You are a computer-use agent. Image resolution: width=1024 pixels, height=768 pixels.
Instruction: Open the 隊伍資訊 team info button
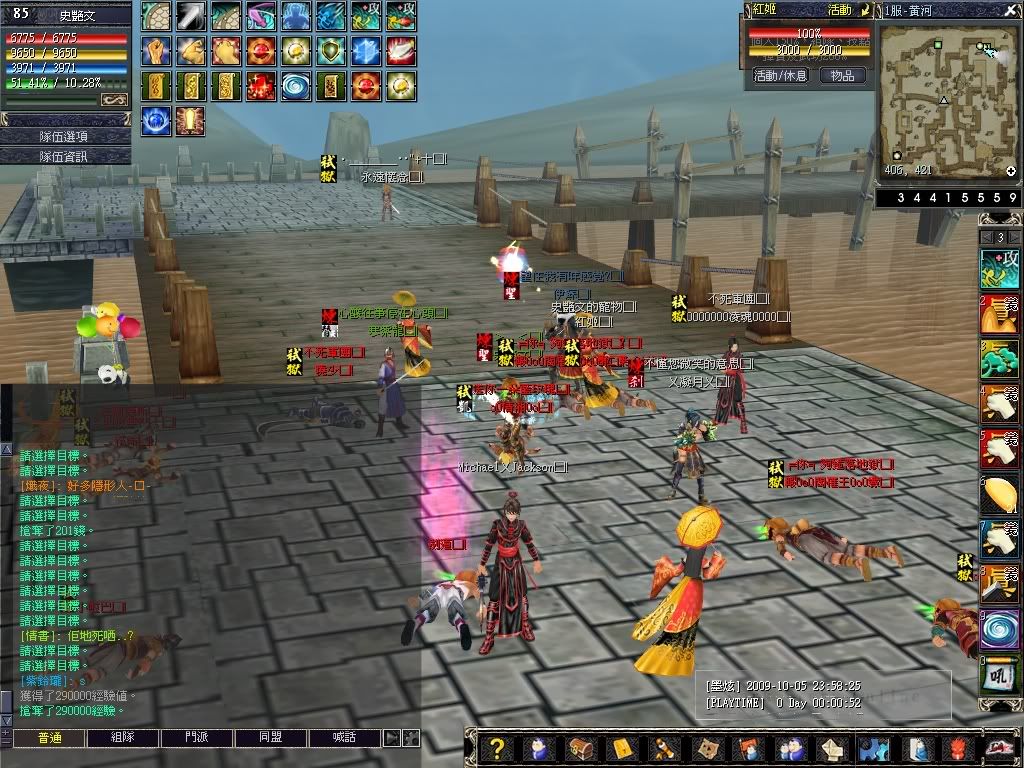65,156
